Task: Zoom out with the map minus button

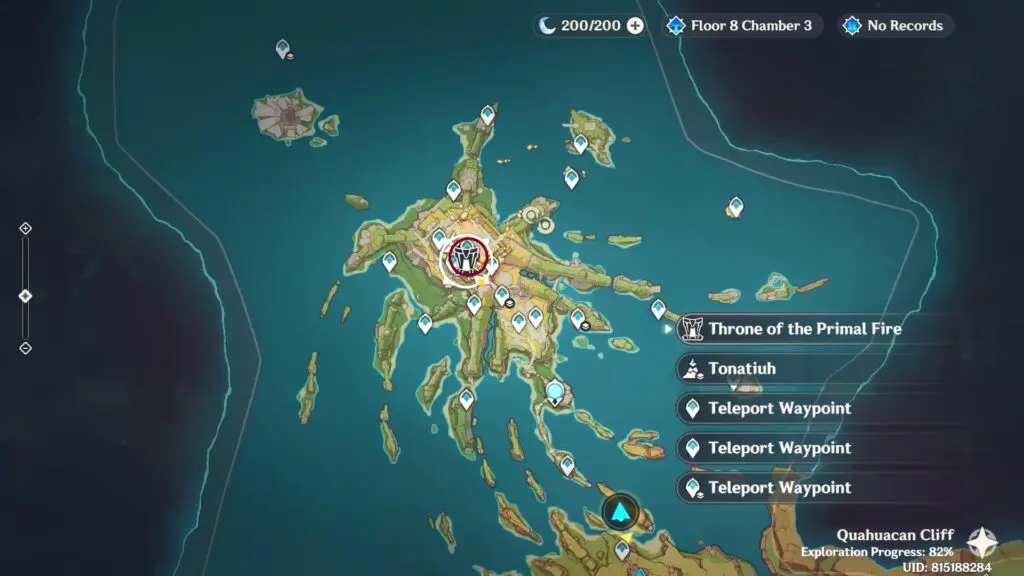Action: point(26,348)
